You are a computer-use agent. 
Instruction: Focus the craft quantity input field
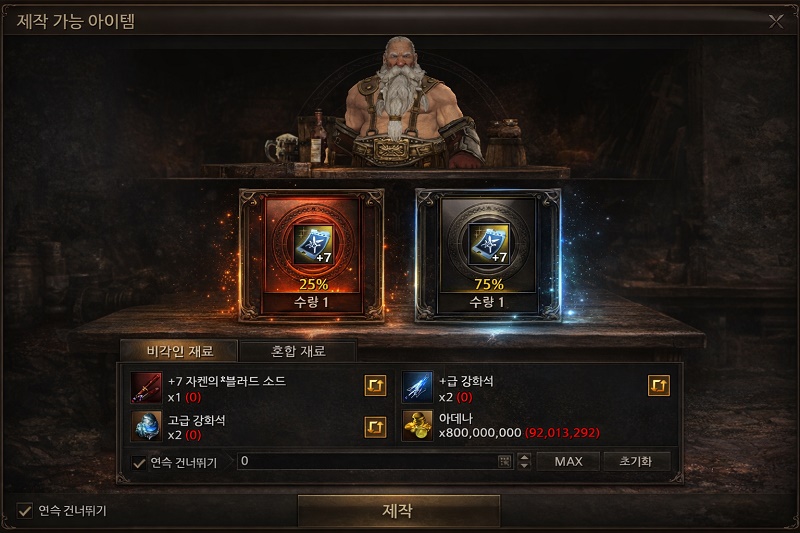(365, 462)
